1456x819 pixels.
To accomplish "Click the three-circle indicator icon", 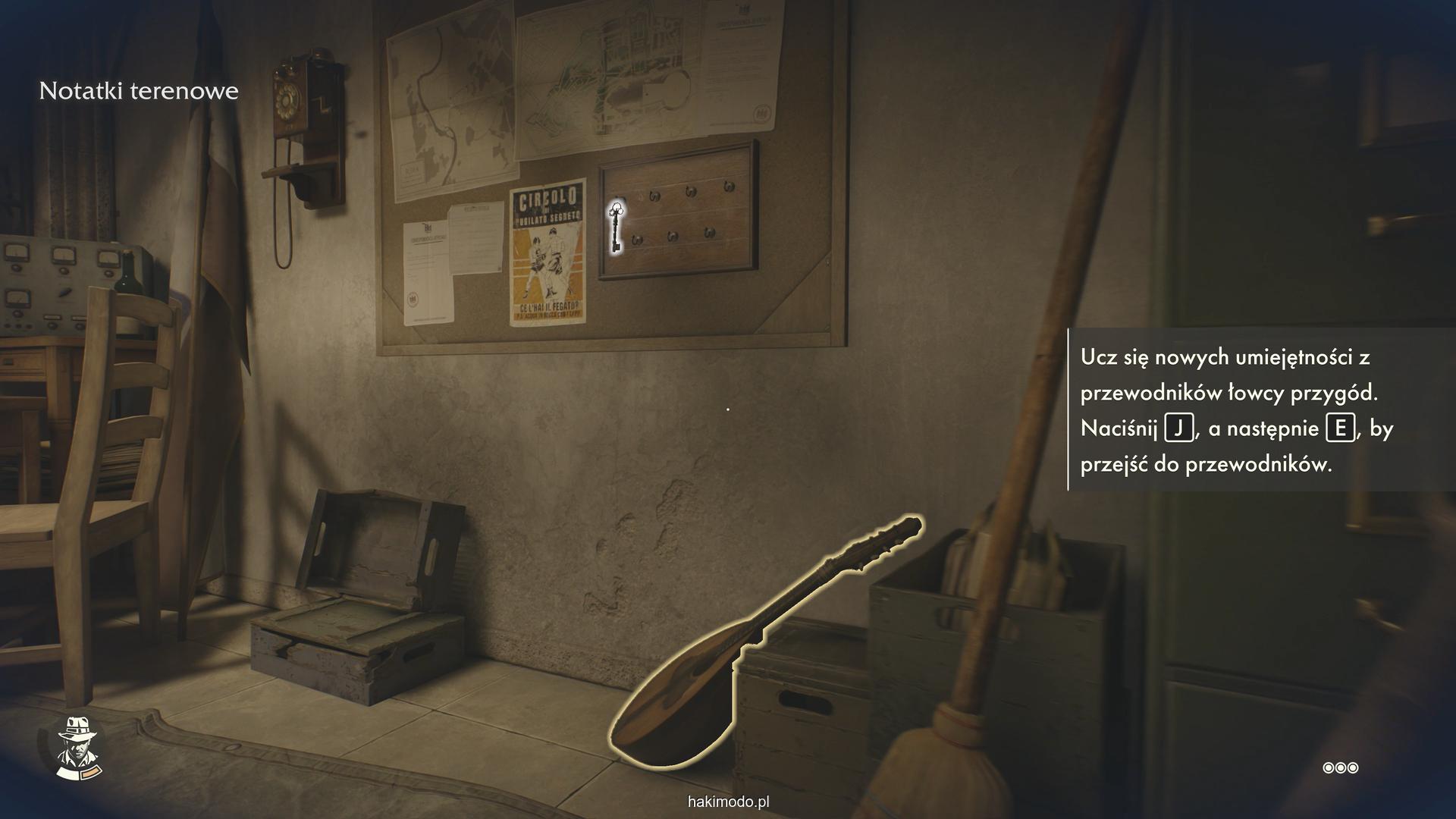I will click(x=1340, y=768).
